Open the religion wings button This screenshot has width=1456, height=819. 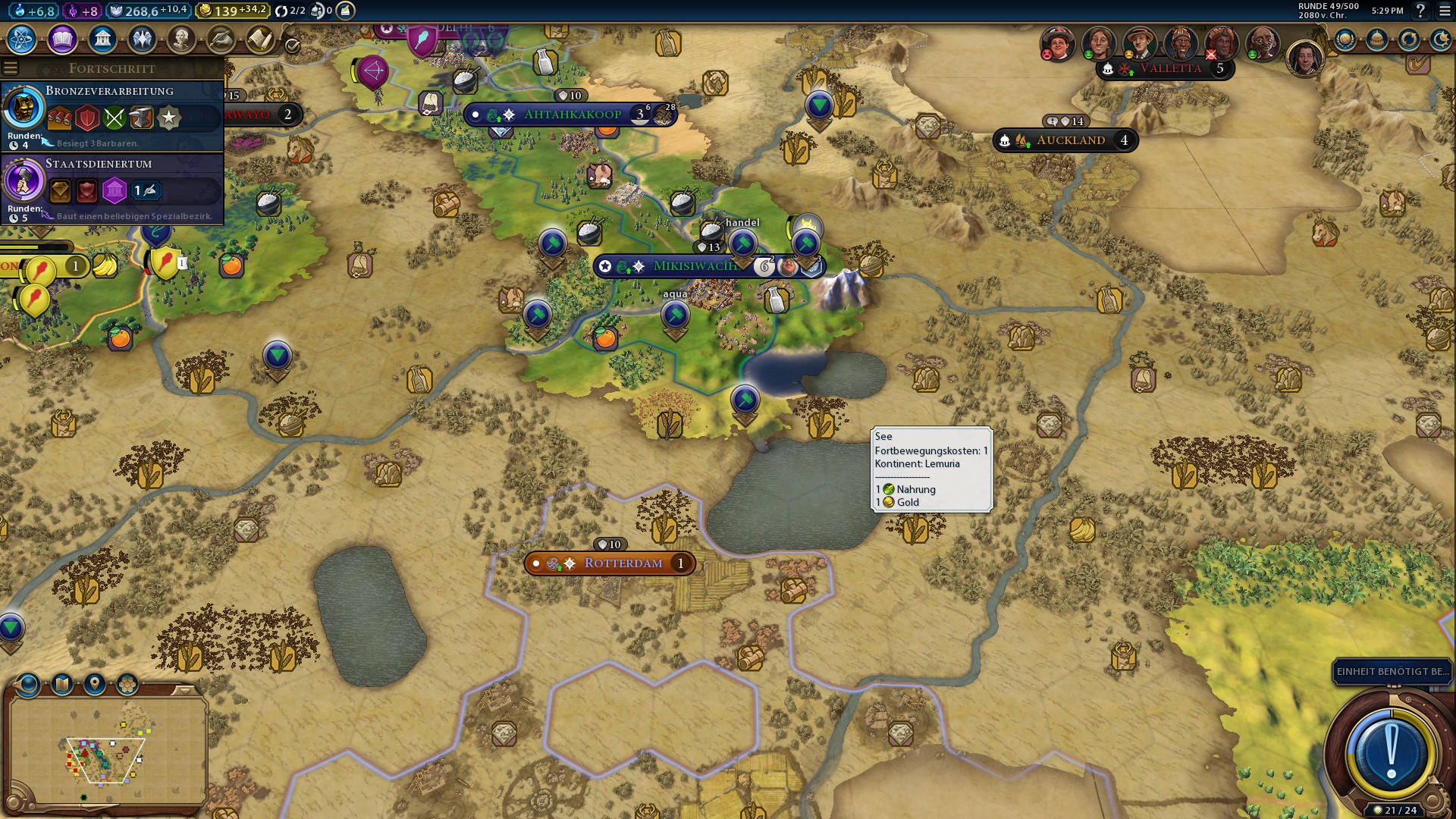tap(141, 39)
